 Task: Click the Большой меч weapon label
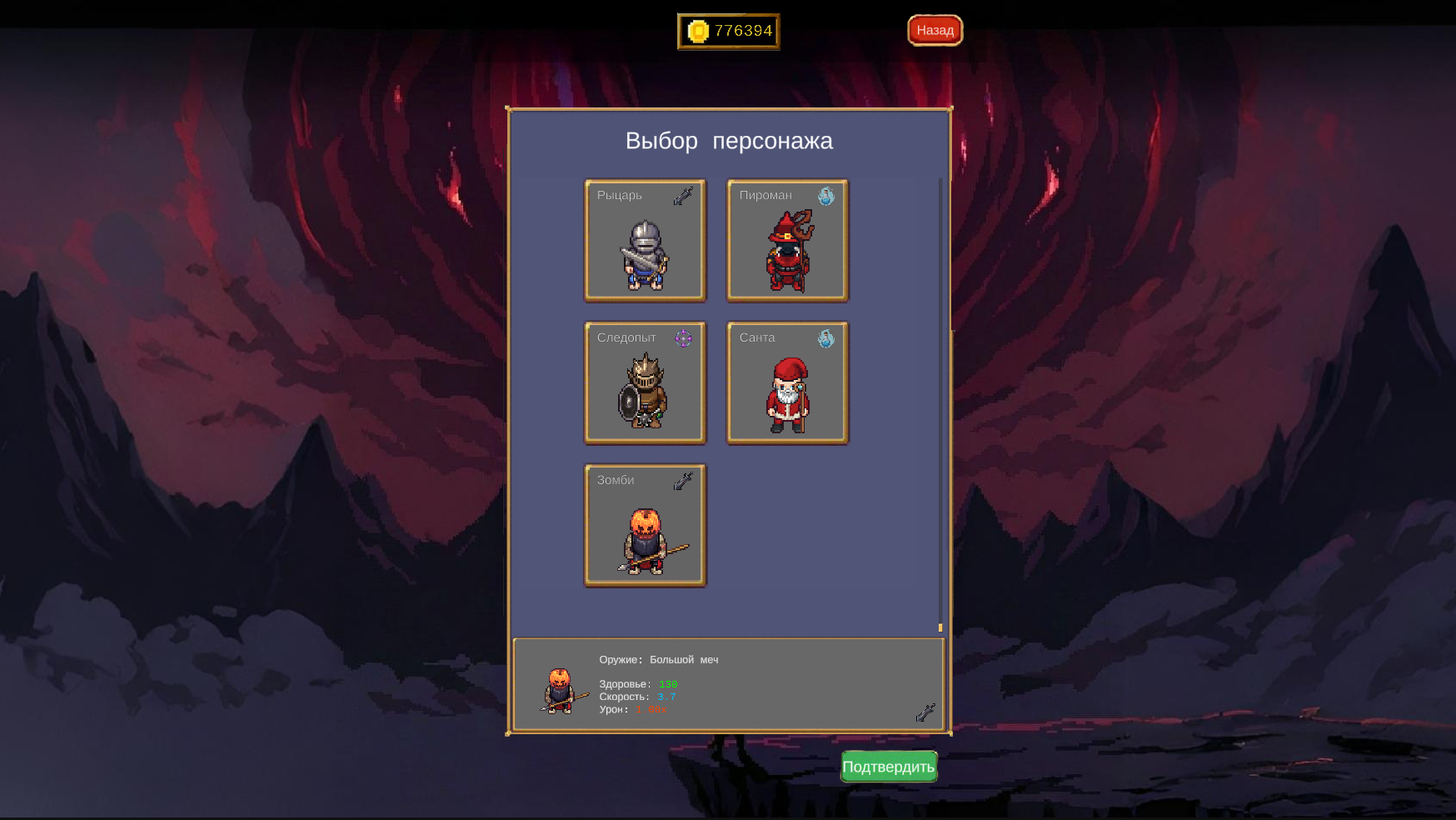(685, 659)
